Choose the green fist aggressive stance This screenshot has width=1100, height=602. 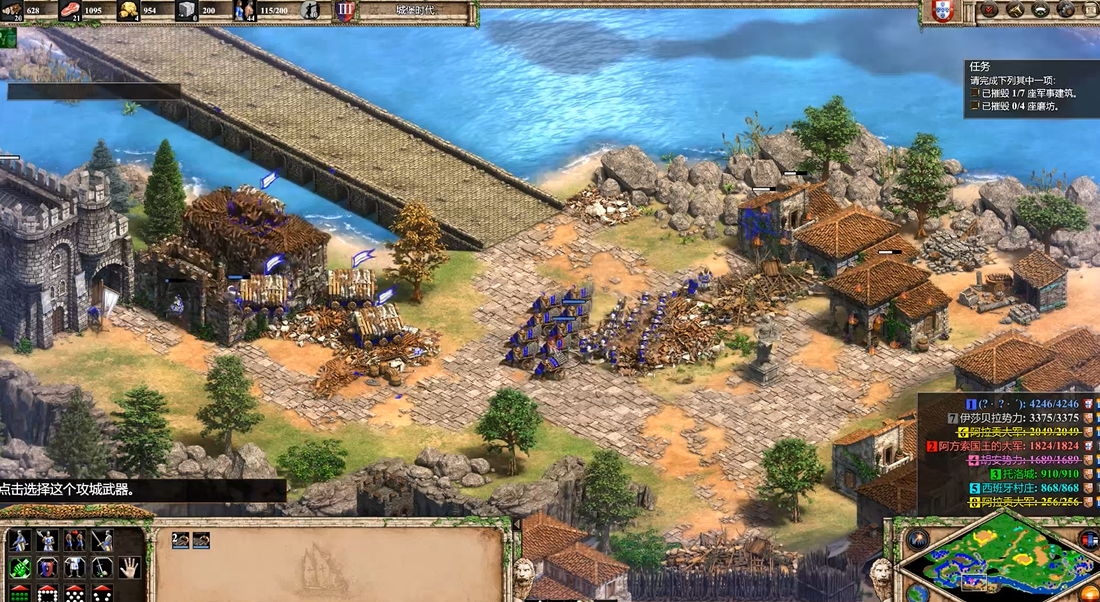click(x=19, y=567)
